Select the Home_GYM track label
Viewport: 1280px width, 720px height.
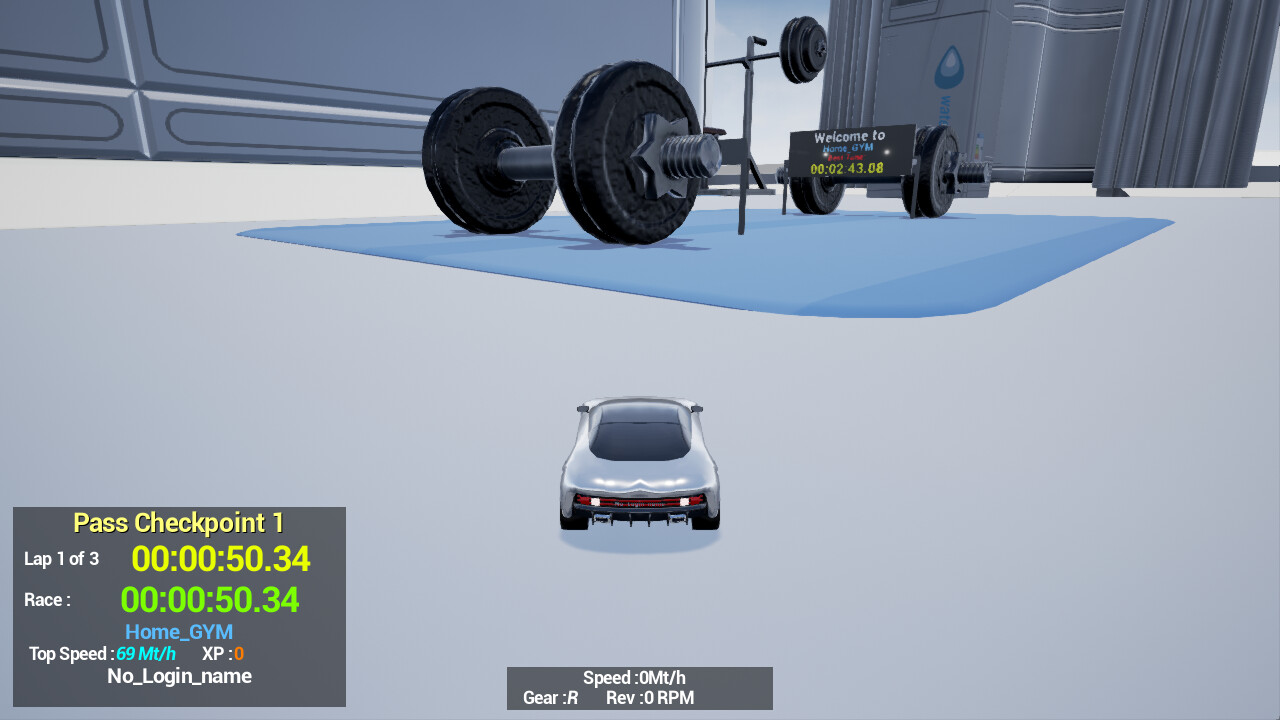click(x=178, y=631)
